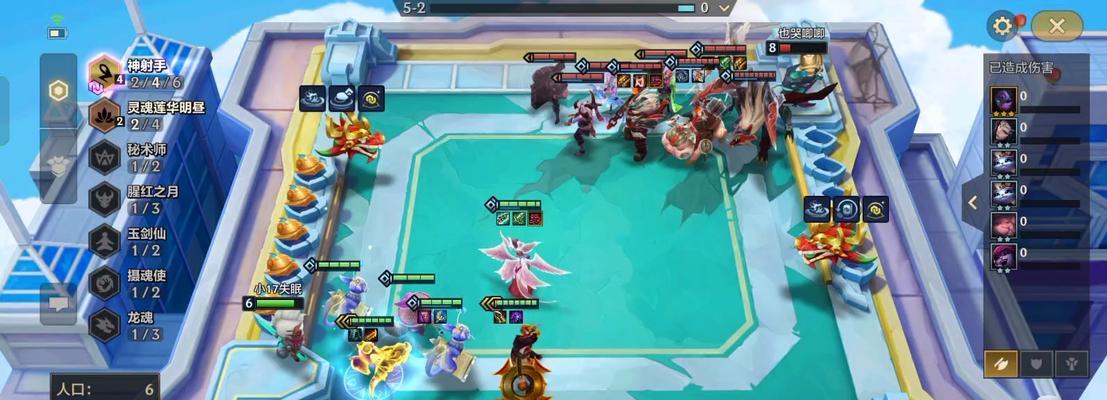Switch to the hexagon traits tab
This screenshot has height=400, width=1107.
[x=58, y=90]
